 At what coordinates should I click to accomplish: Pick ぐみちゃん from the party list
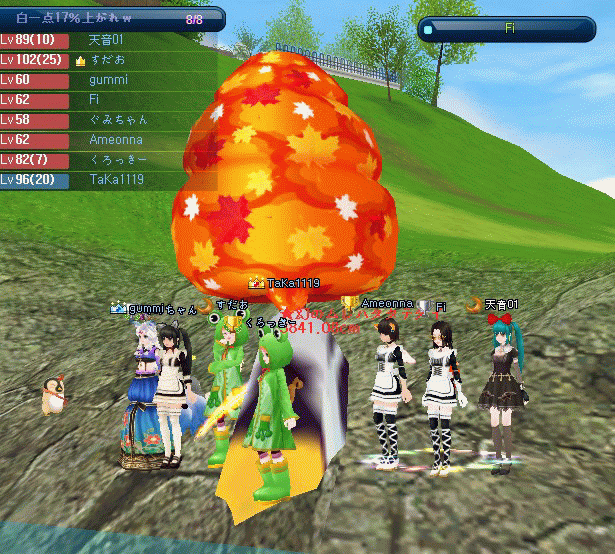[108, 120]
